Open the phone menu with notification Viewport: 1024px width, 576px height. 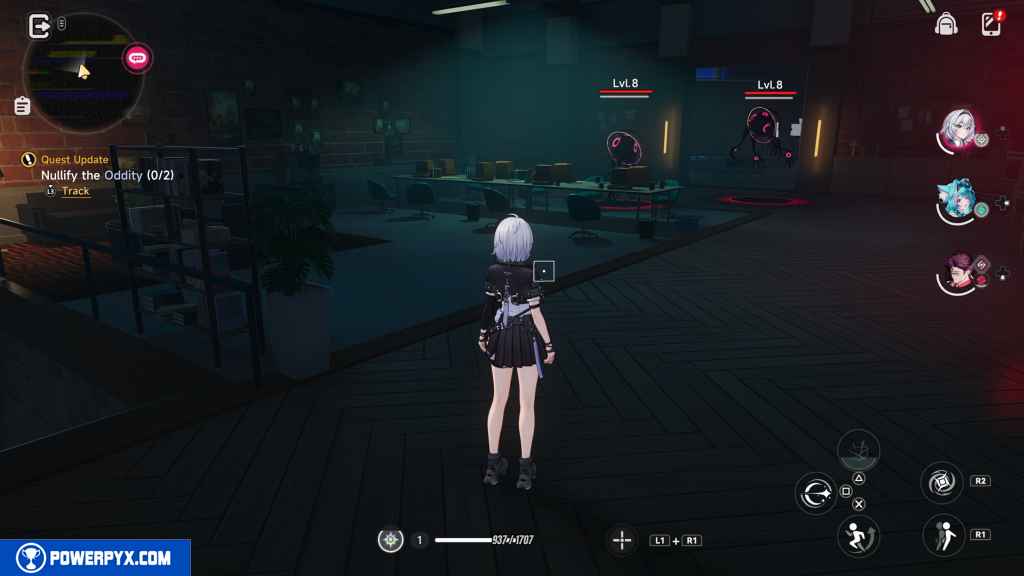tap(991, 24)
